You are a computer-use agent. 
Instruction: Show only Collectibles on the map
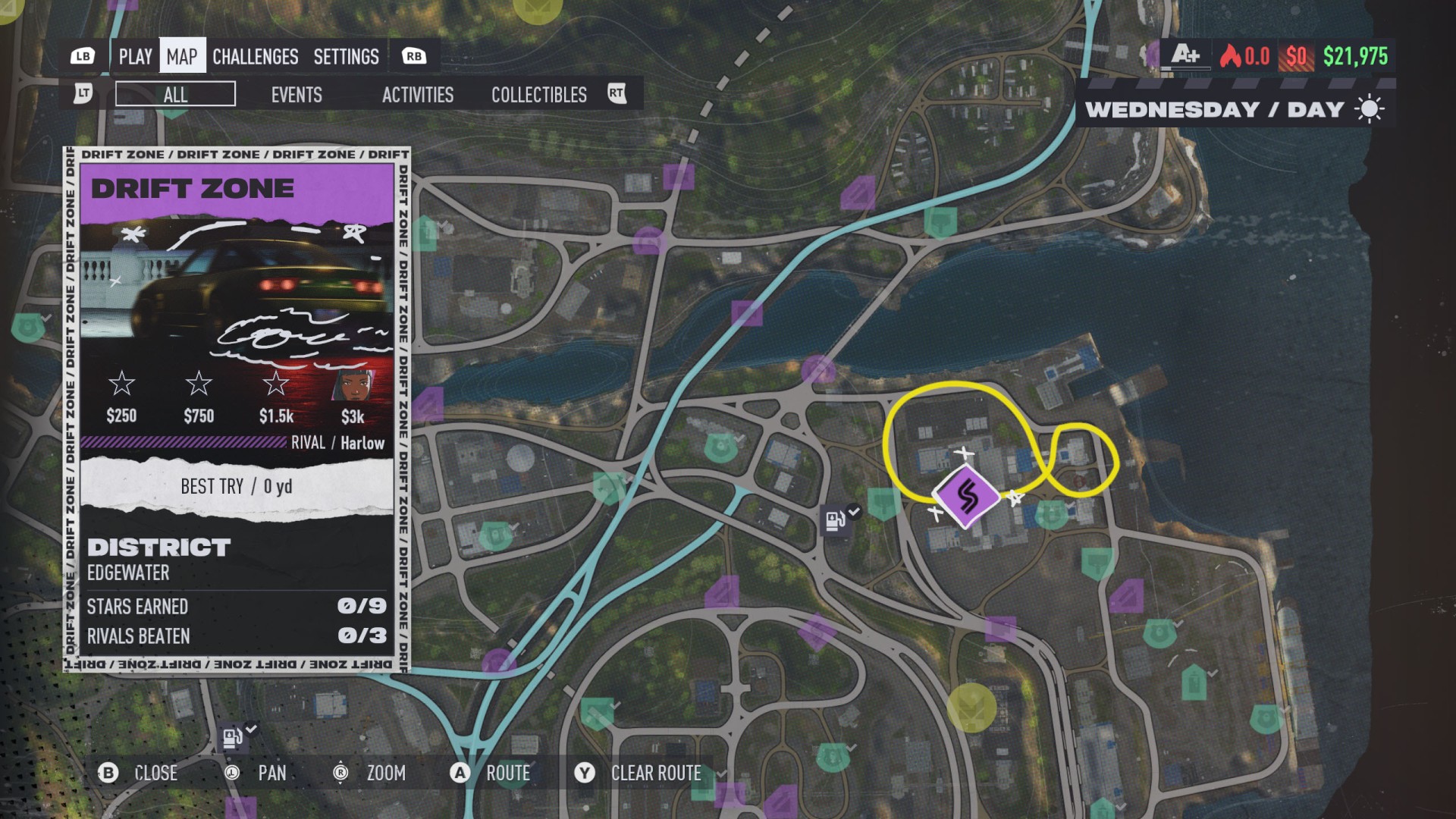point(538,95)
